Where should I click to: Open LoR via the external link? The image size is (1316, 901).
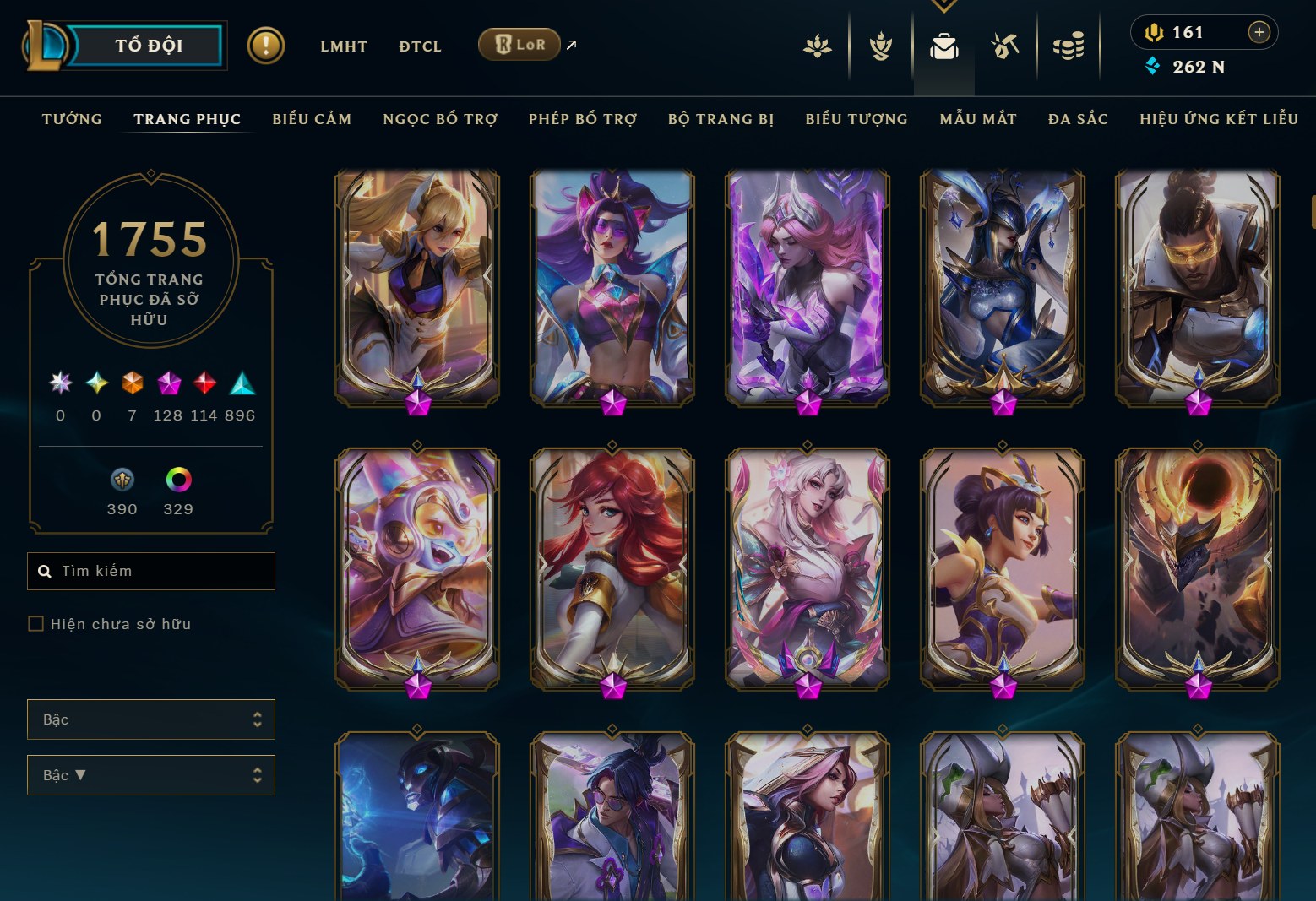click(519, 44)
